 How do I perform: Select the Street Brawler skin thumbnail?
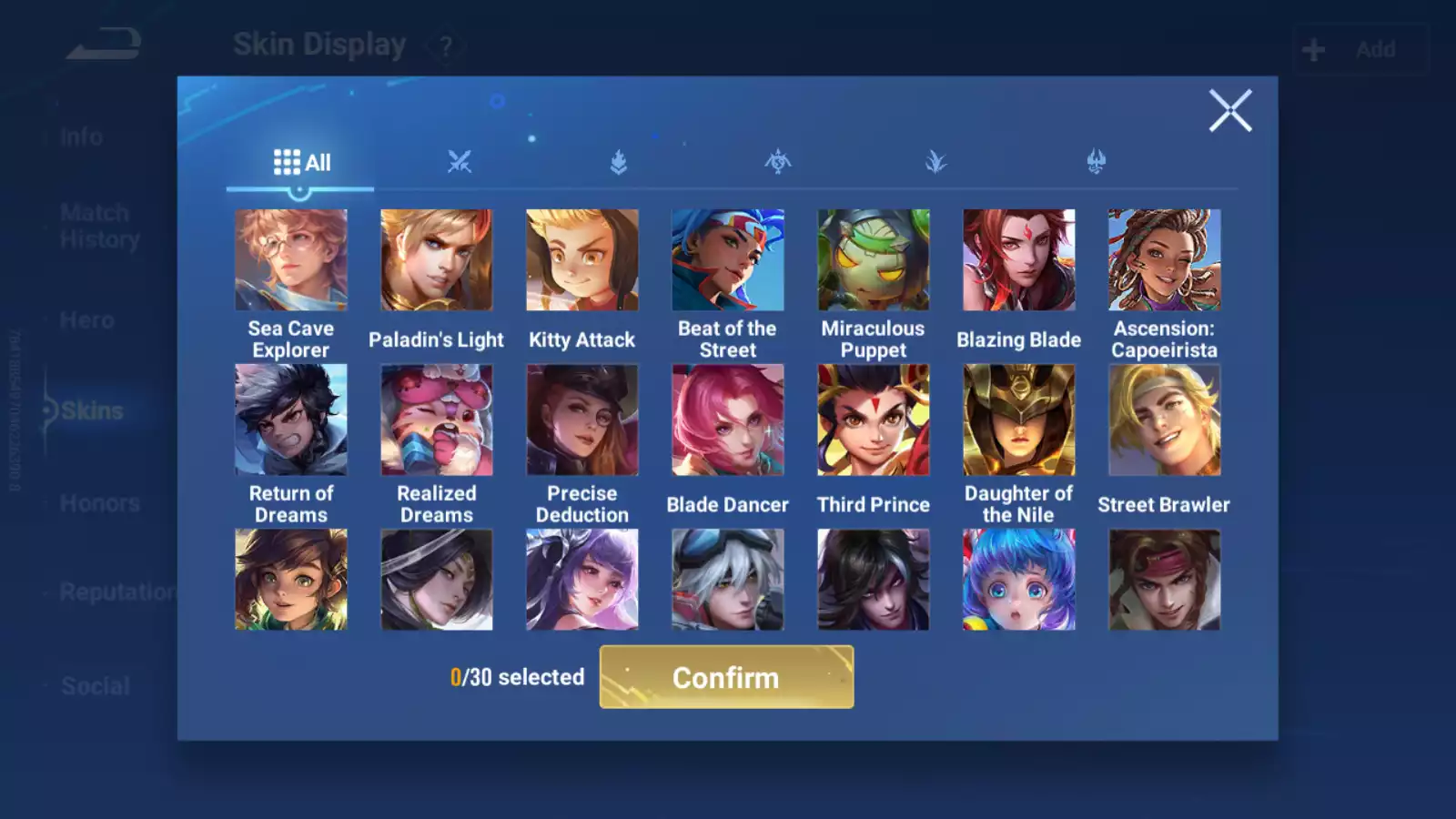pyautogui.click(x=1164, y=419)
